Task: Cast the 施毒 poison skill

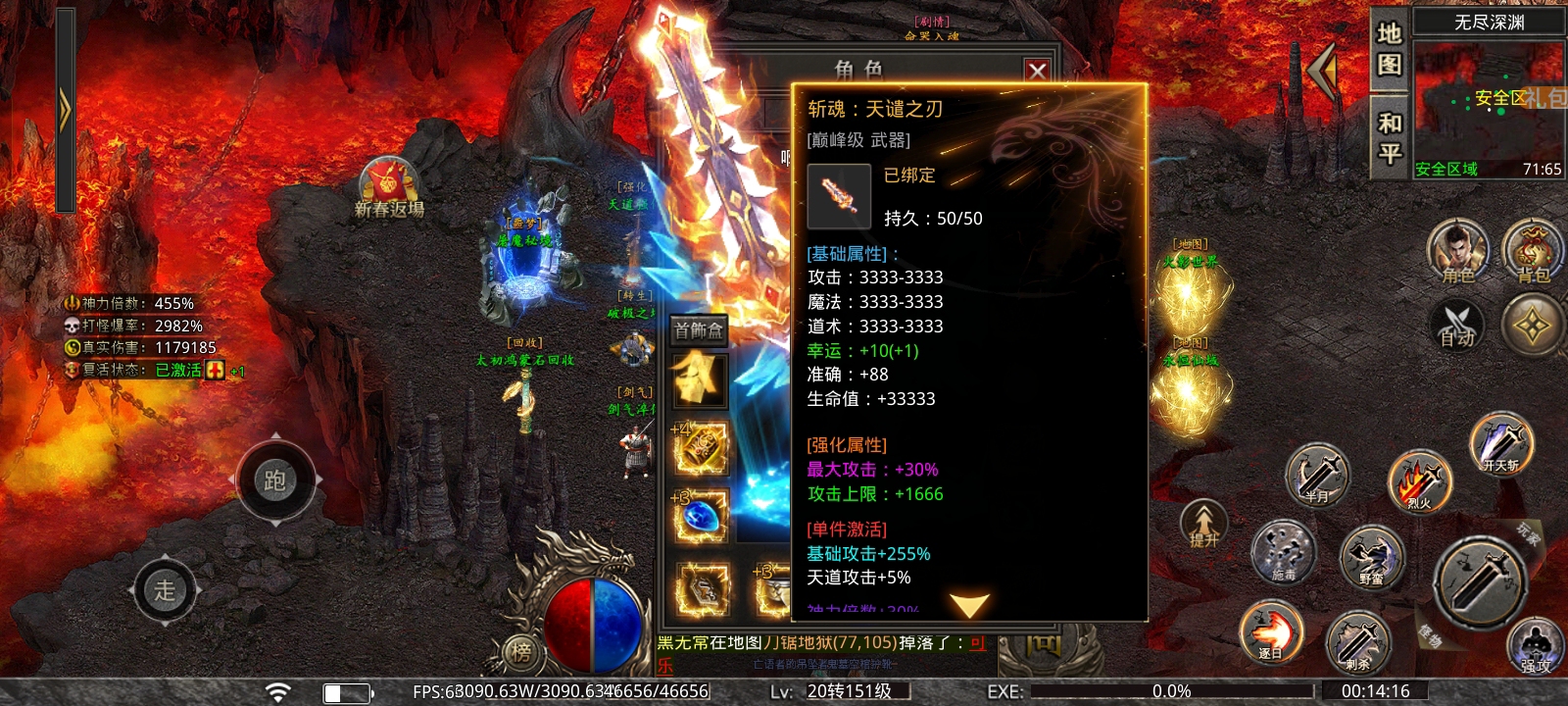Action: [1283, 552]
